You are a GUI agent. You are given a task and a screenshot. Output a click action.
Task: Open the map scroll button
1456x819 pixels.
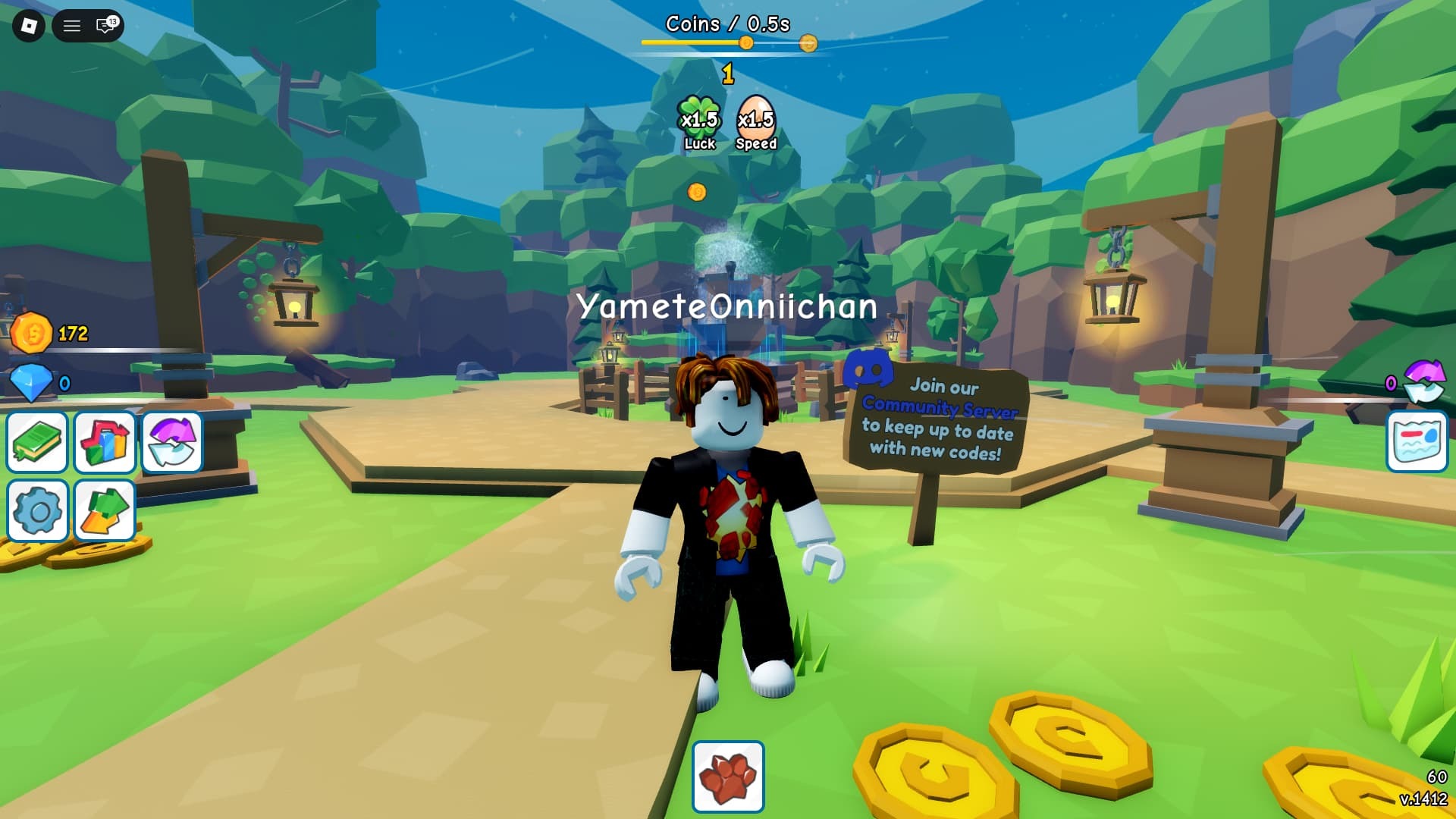coord(1417,442)
